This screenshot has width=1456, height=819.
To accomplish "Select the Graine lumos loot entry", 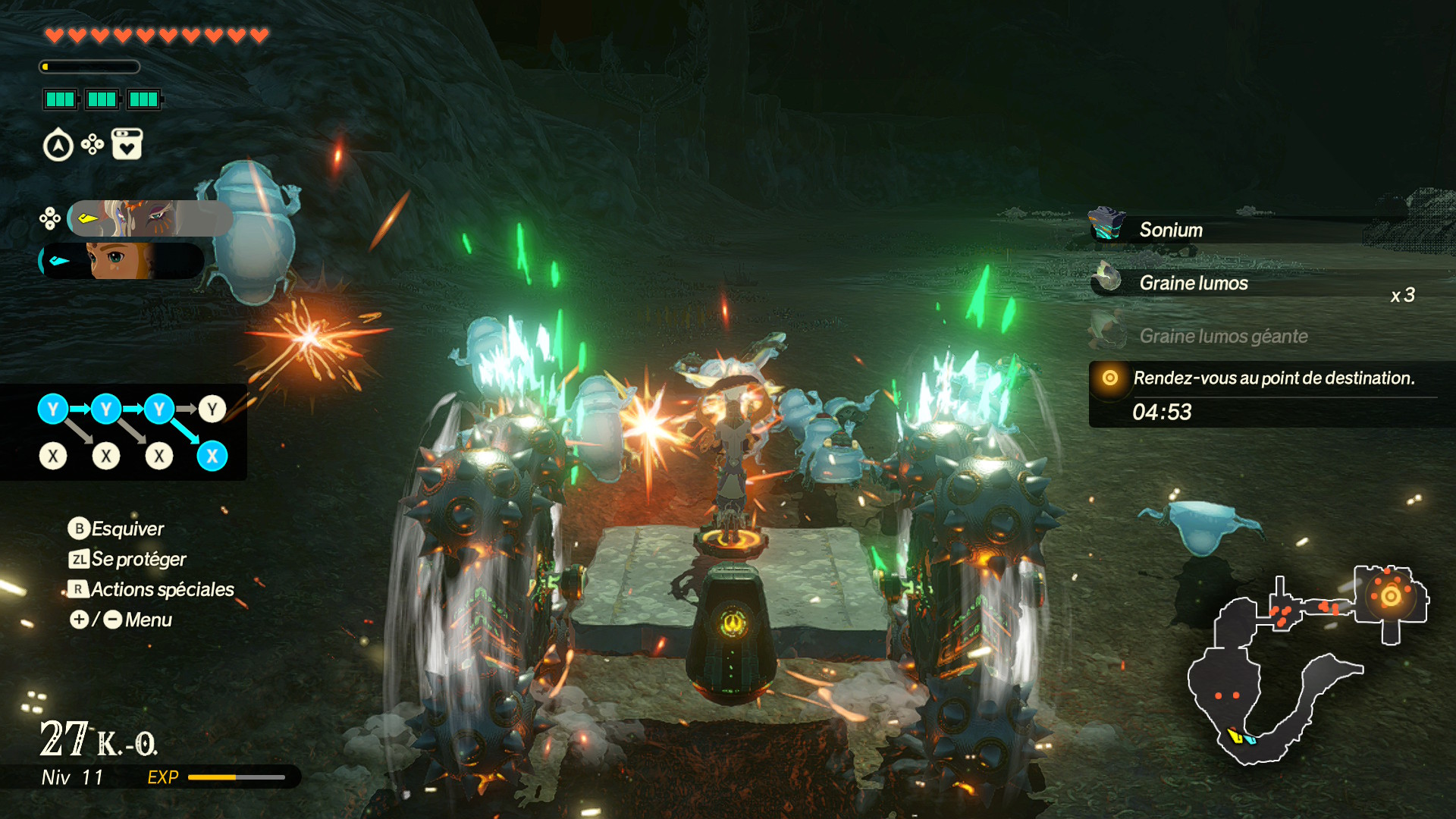I will coord(1193,283).
